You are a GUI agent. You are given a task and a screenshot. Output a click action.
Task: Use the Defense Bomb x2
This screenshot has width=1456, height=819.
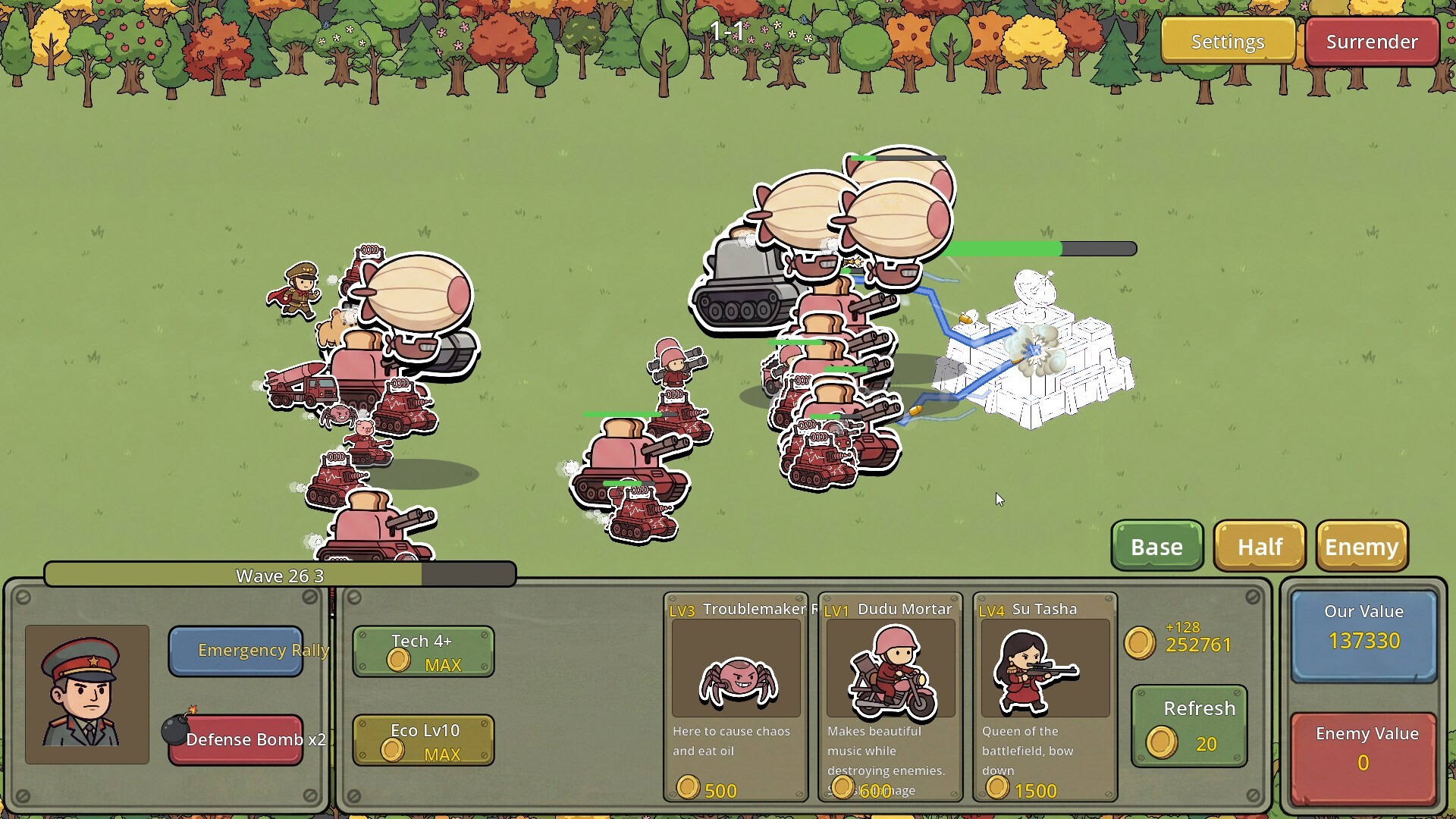point(236,739)
